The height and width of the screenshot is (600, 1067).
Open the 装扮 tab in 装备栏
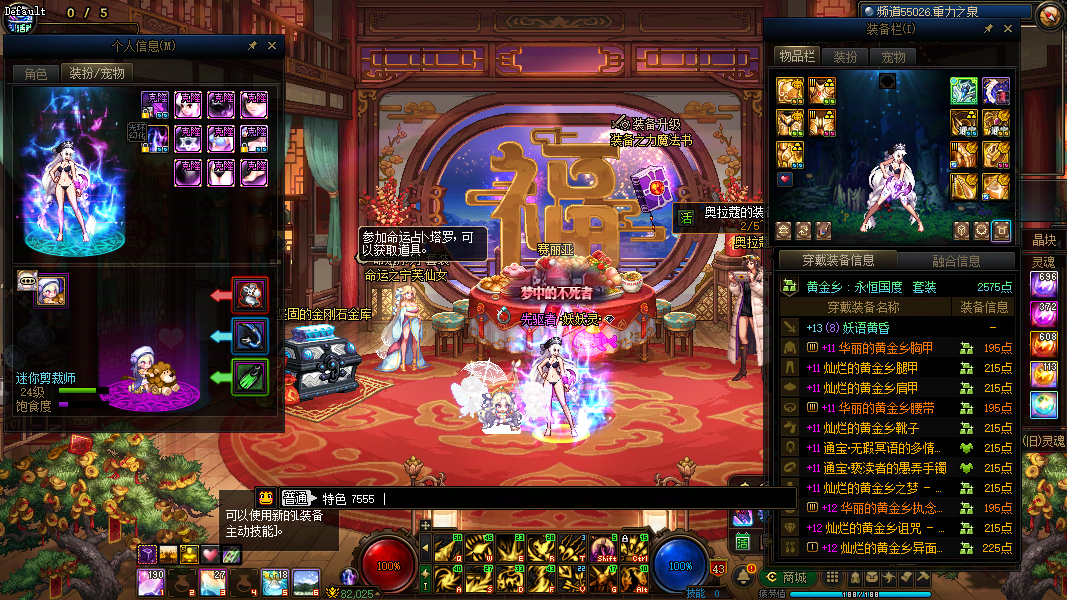tap(845, 57)
